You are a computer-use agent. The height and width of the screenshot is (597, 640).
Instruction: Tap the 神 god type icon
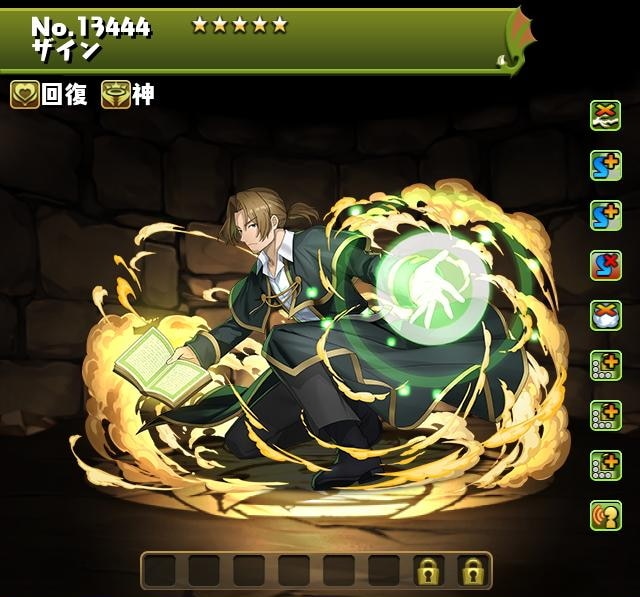pyautogui.click(x=115, y=95)
